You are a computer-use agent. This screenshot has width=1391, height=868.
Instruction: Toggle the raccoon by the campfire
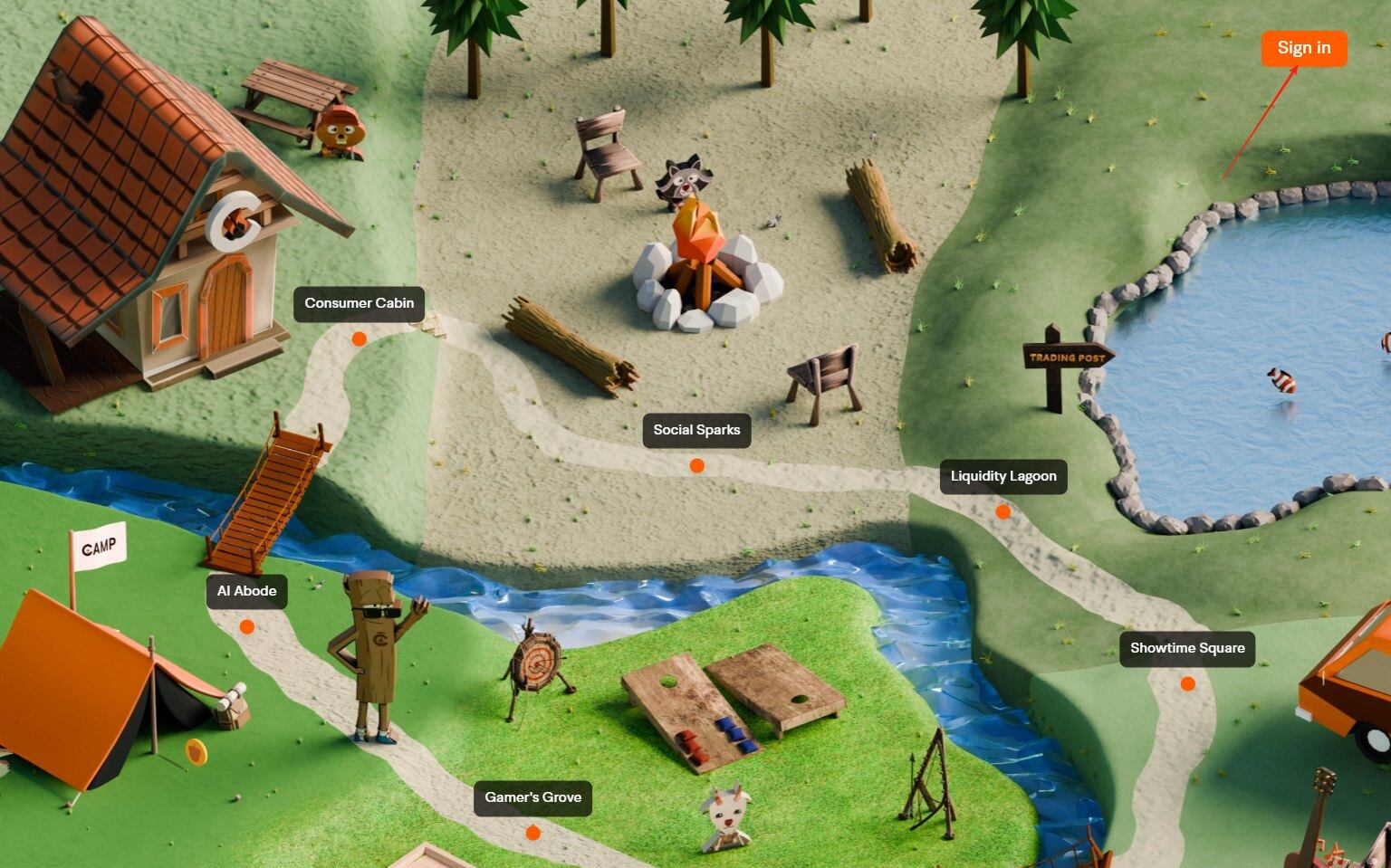pos(686,176)
